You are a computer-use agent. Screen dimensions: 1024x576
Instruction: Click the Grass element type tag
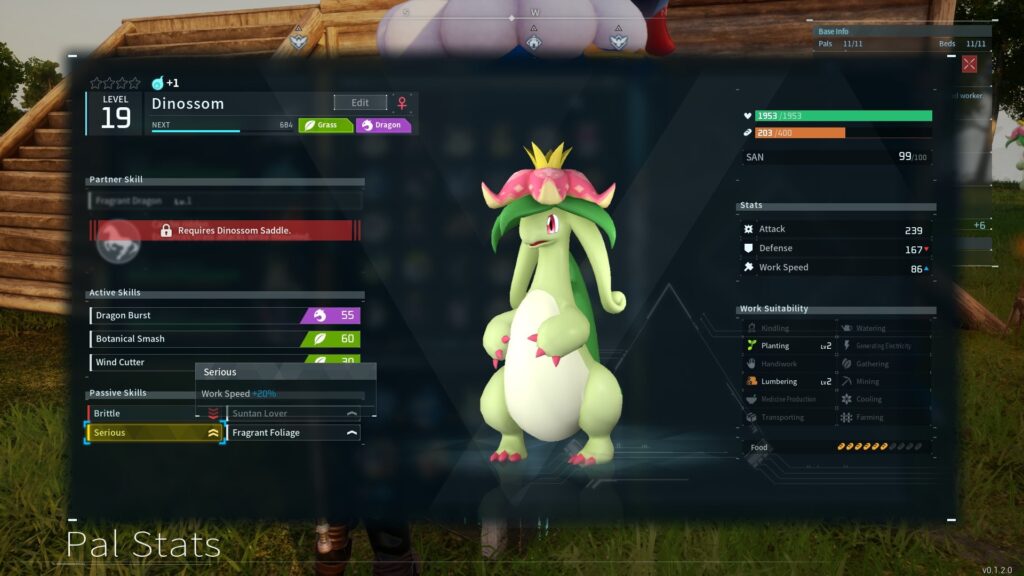(x=325, y=126)
